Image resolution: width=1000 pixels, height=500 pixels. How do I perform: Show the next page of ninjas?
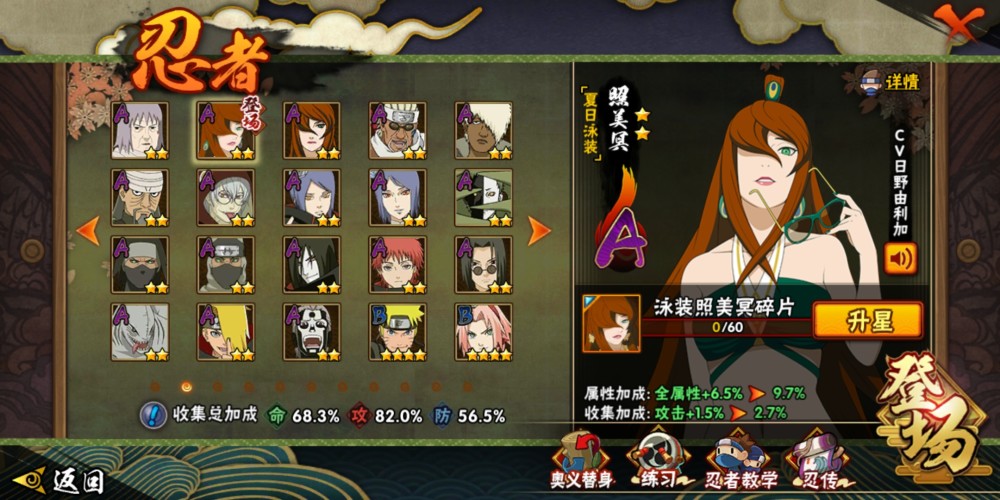[x=540, y=231]
